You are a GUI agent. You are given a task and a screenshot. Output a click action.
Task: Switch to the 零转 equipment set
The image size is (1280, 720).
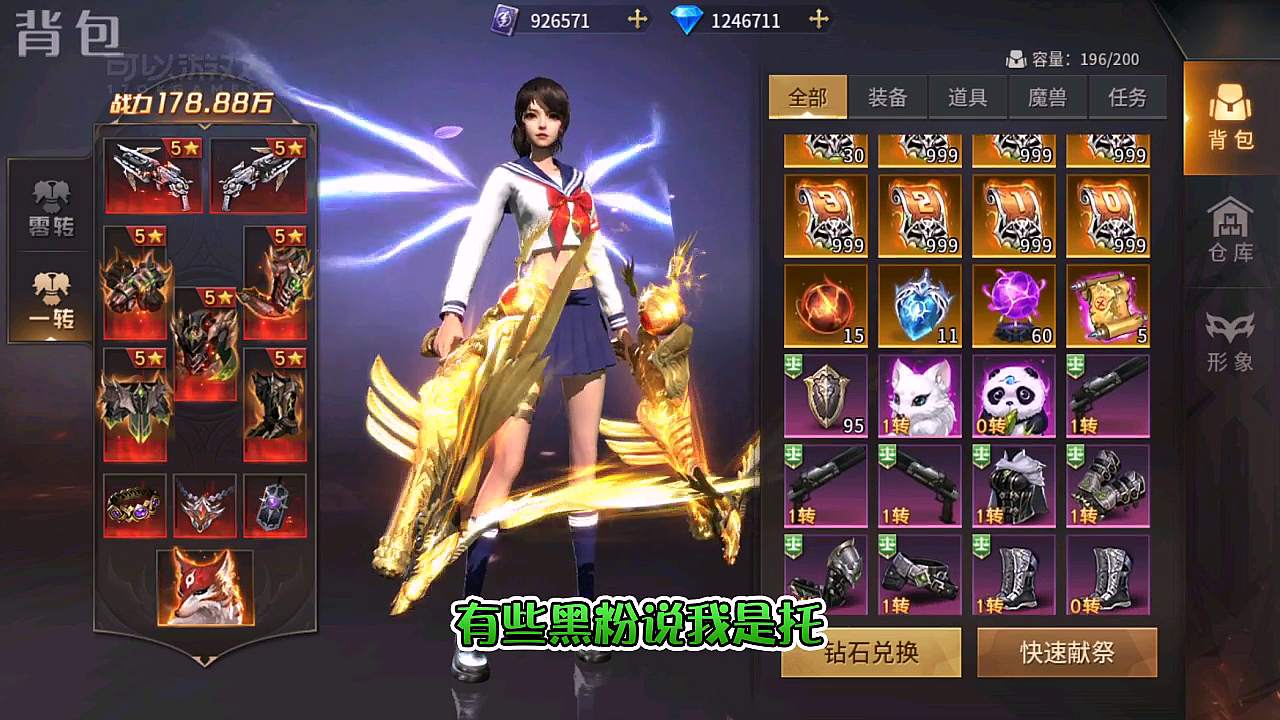pos(51,208)
